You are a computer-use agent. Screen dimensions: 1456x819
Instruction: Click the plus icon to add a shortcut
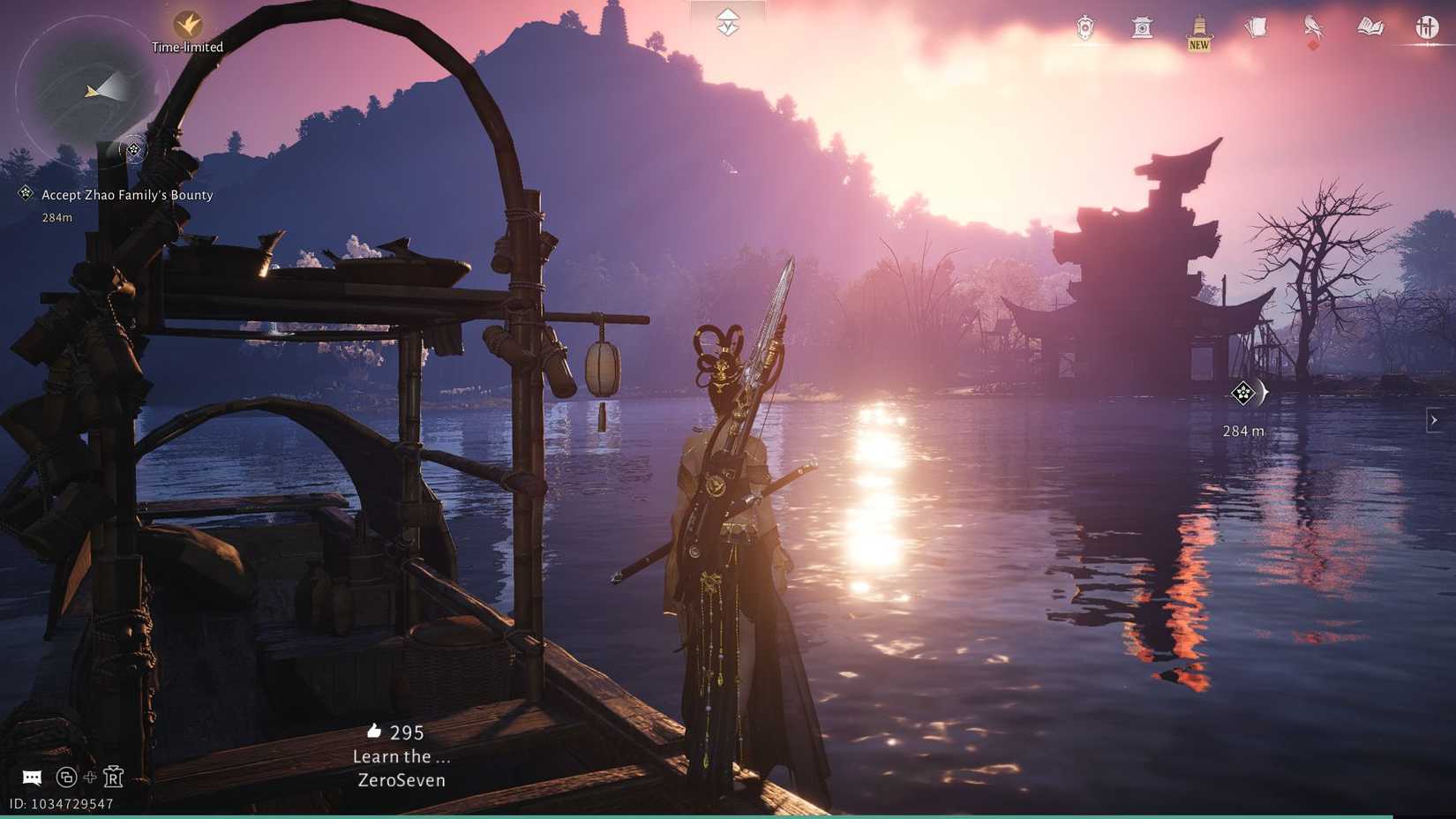91,778
